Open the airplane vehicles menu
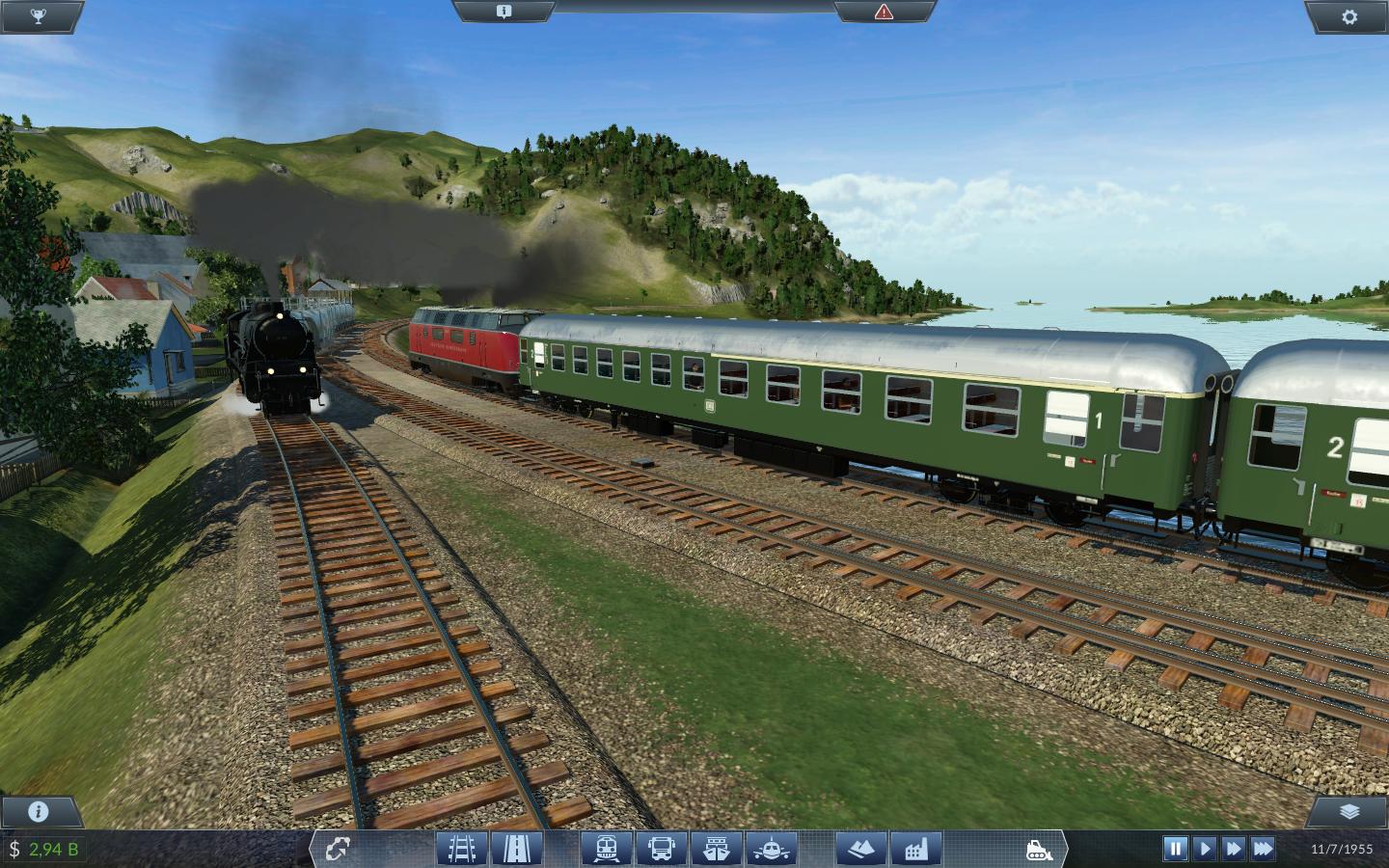 pyautogui.click(x=770, y=849)
